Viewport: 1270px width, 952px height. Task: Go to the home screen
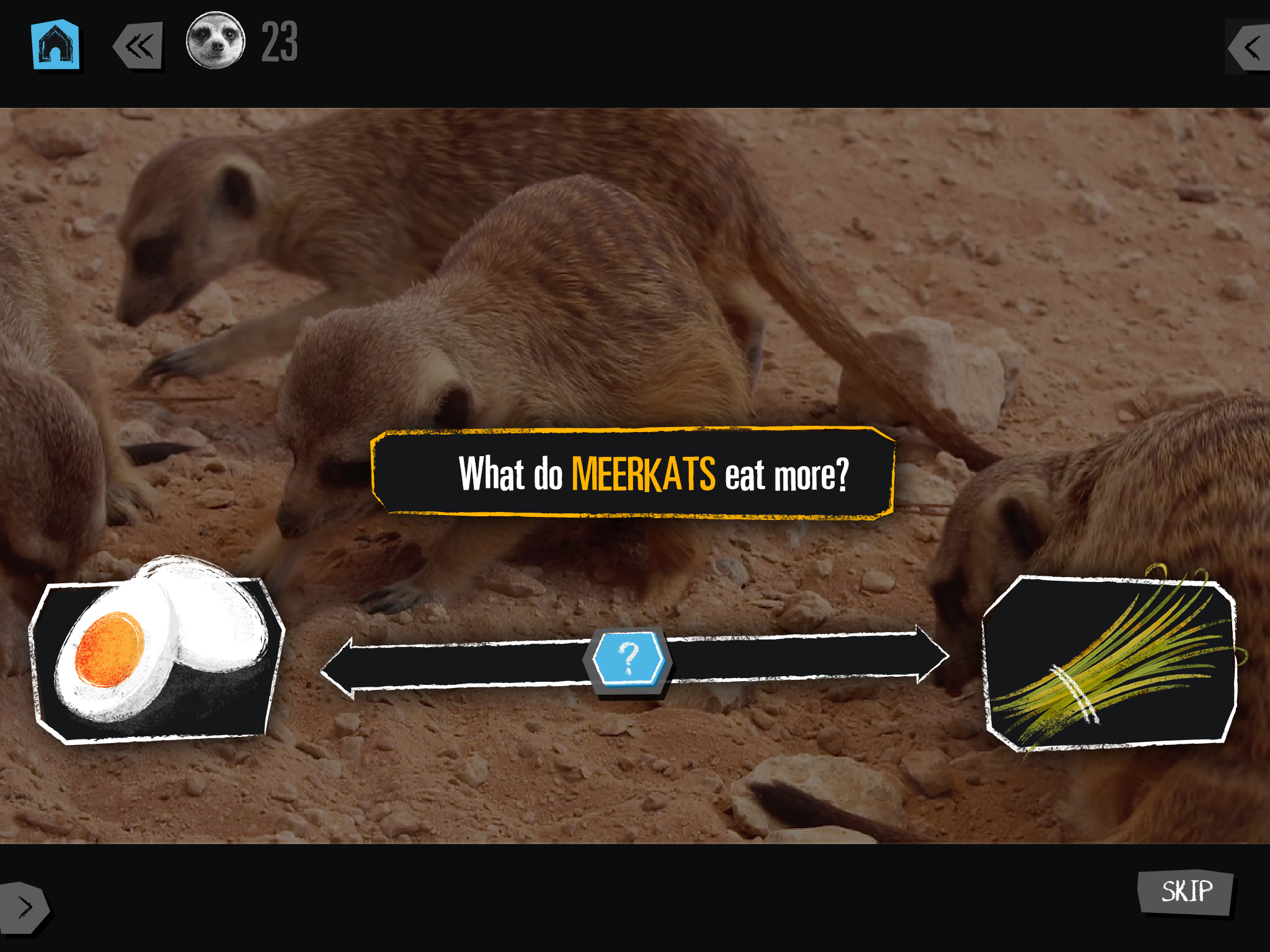click(55, 45)
